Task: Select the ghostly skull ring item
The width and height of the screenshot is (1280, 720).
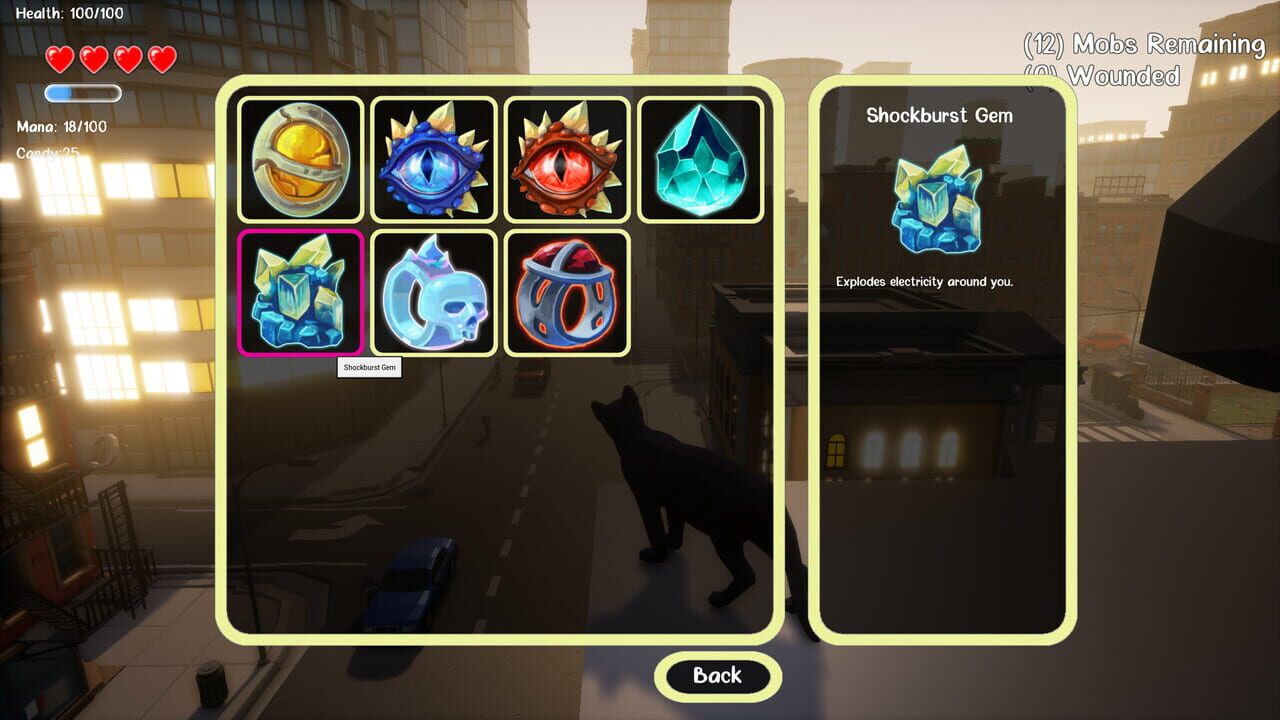Action: point(434,291)
